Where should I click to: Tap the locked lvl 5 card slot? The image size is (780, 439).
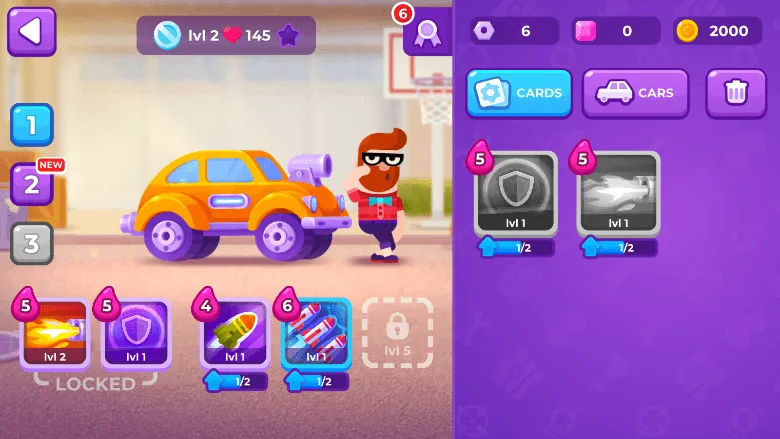(397, 332)
